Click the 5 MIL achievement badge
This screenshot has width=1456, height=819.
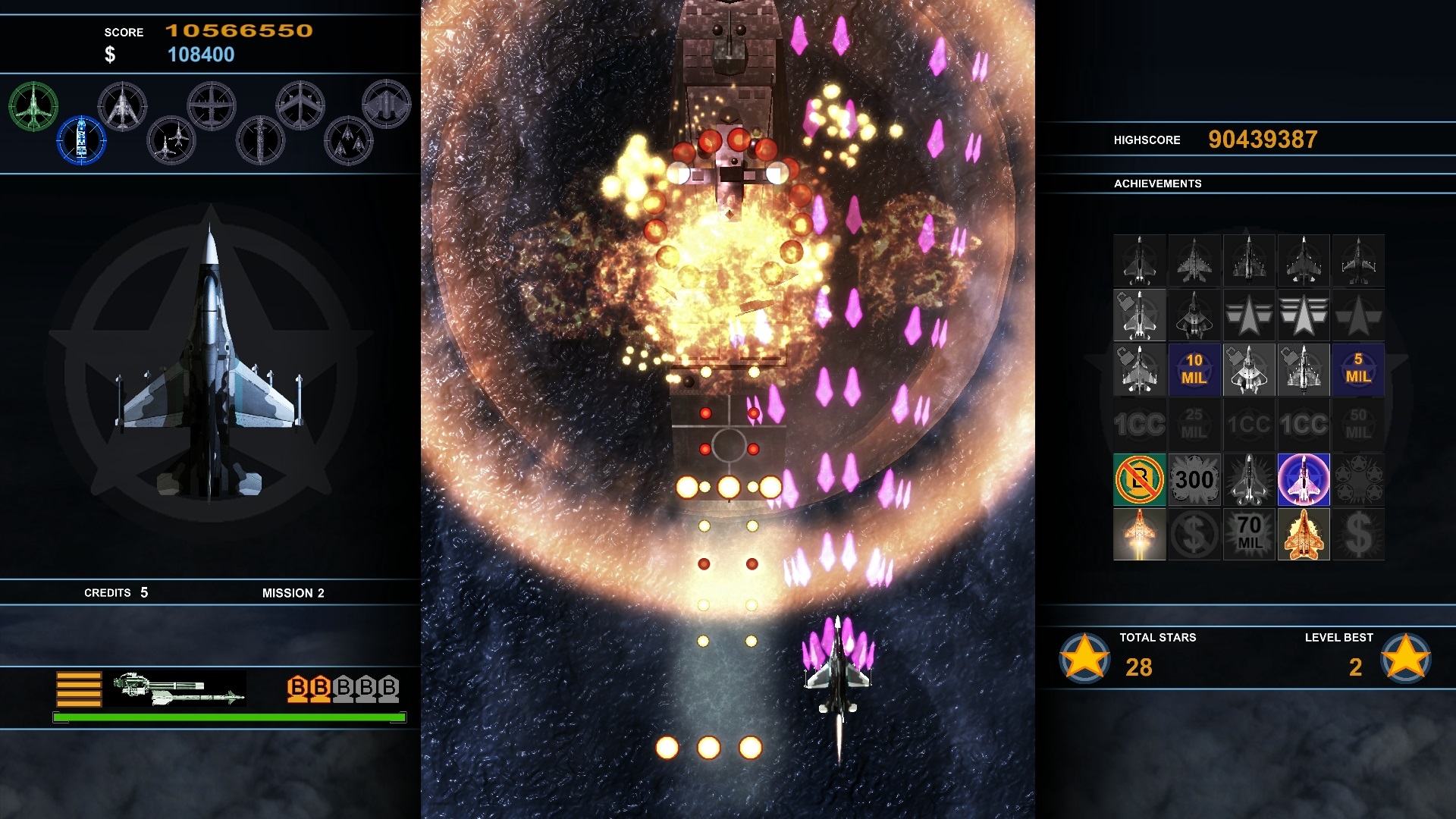click(x=1358, y=370)
